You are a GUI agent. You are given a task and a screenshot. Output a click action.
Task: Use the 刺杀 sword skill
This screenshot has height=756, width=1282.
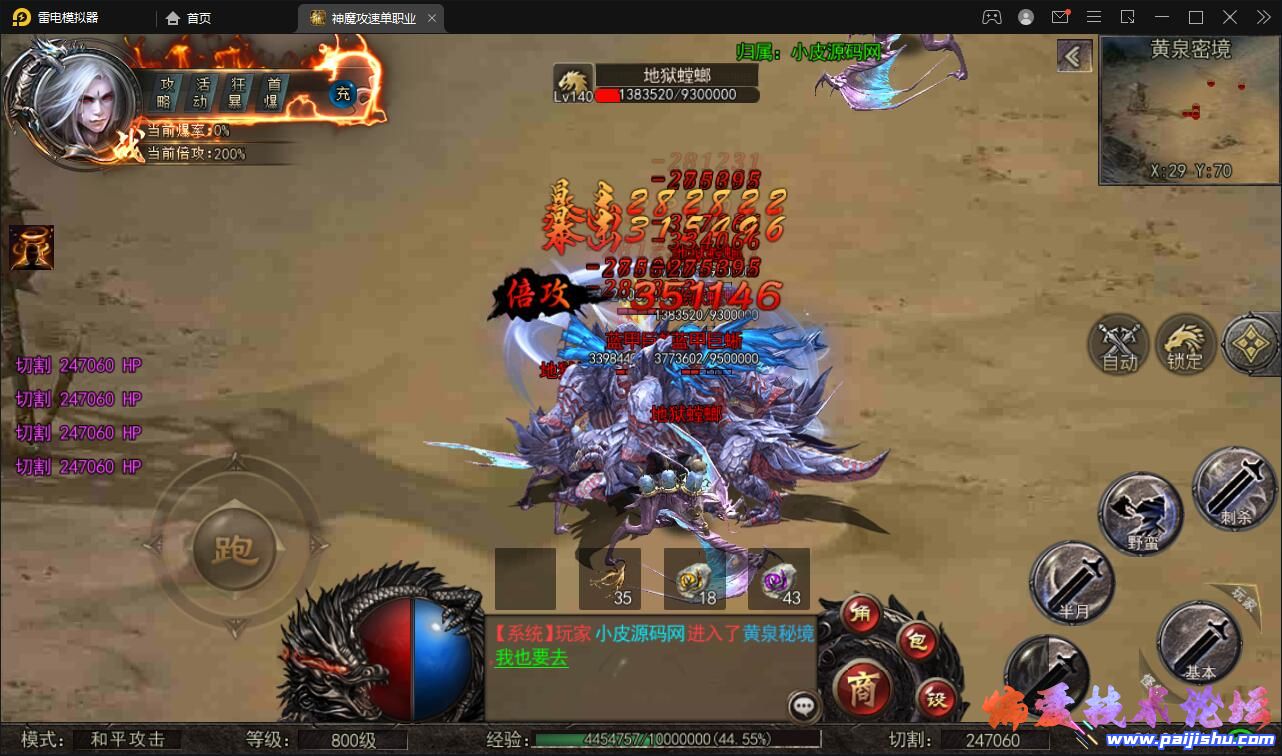coord(1234,489)
